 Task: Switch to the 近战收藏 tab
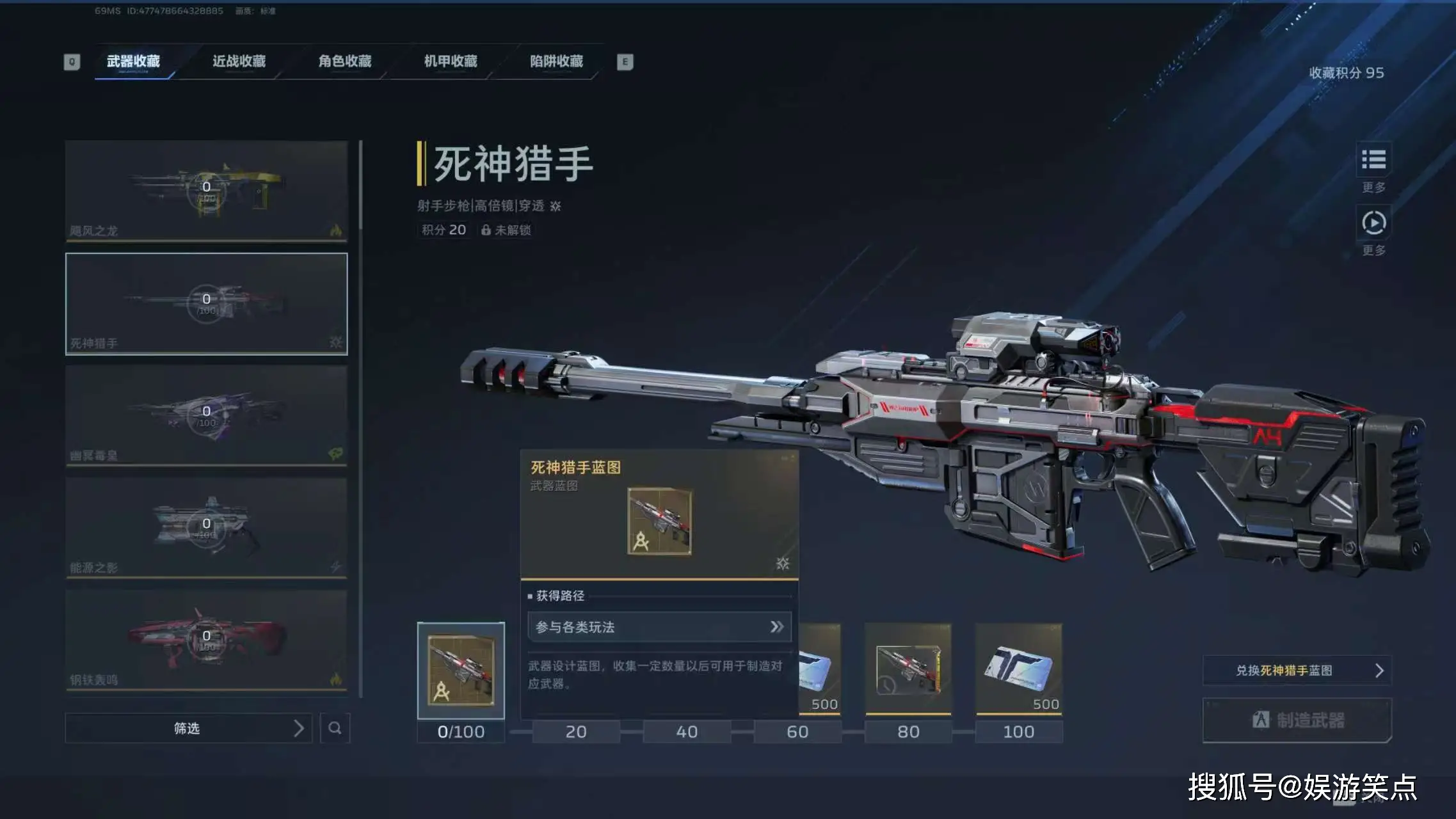[x=238, y=61]
